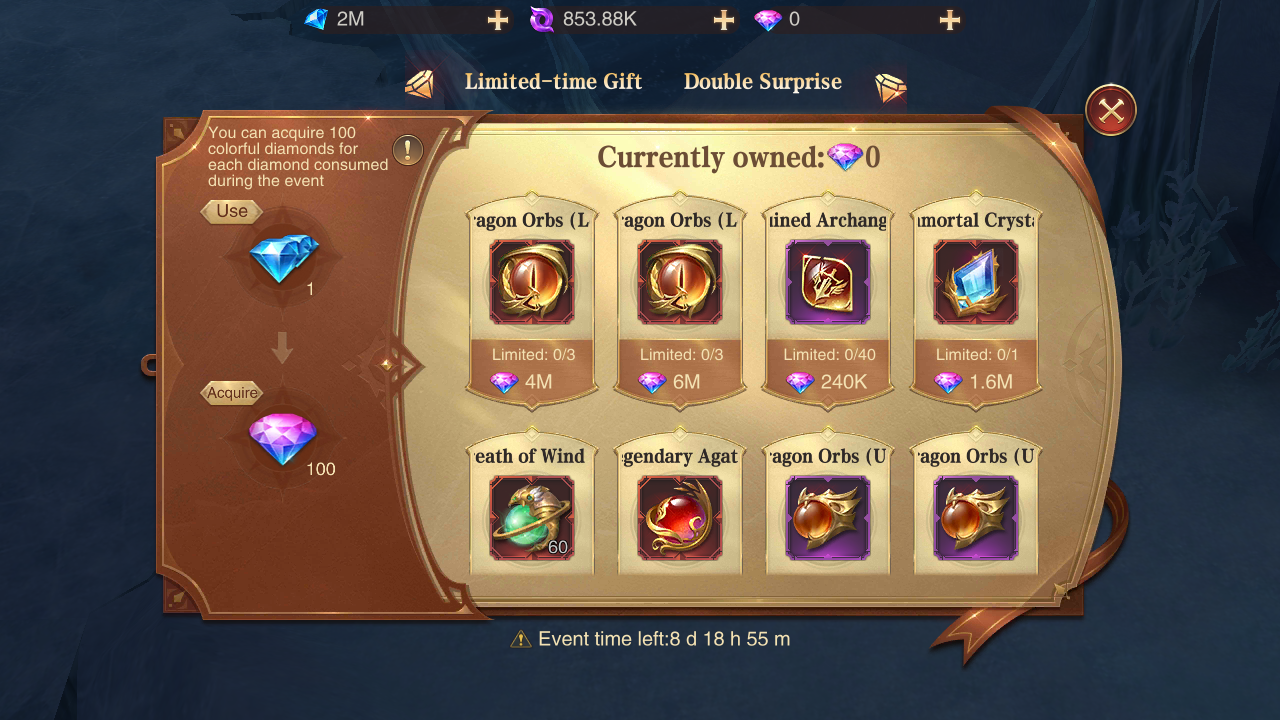
Task: Show event info via the exclamation icon
Action: click(x=408, y=150)
